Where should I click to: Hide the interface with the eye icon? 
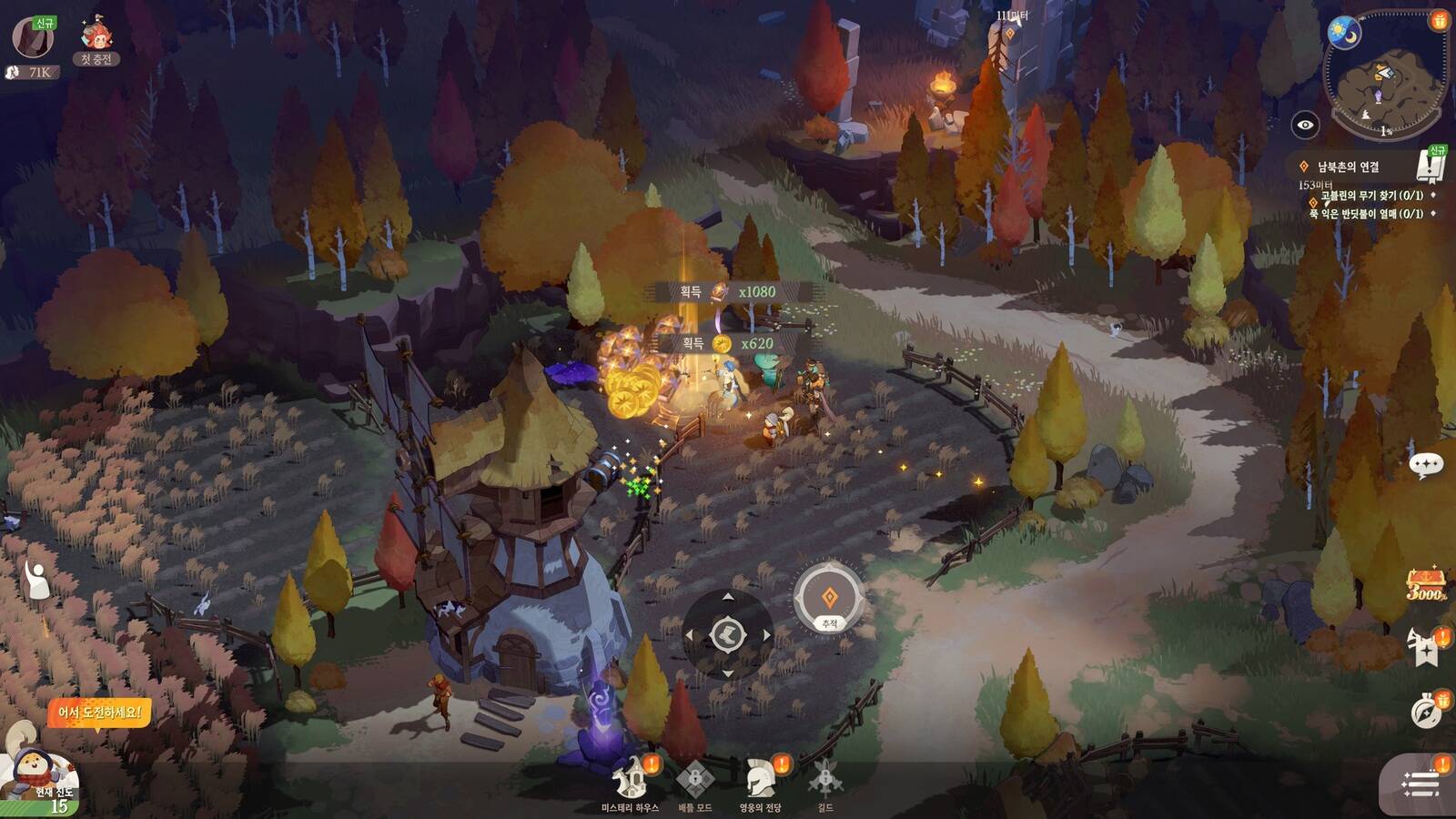tap(1305, 125)
